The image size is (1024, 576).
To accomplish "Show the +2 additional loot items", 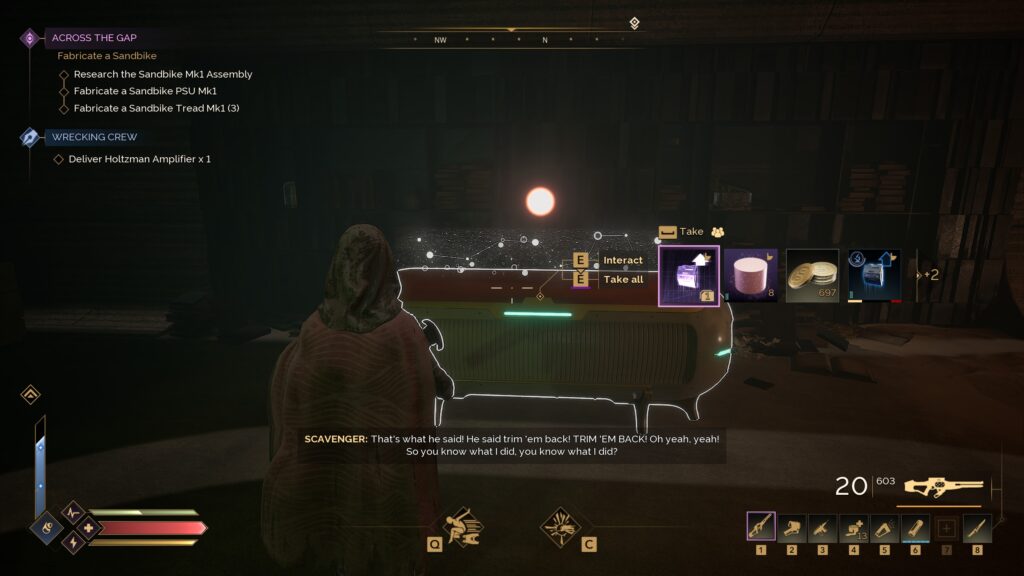I will click(929, 275).
